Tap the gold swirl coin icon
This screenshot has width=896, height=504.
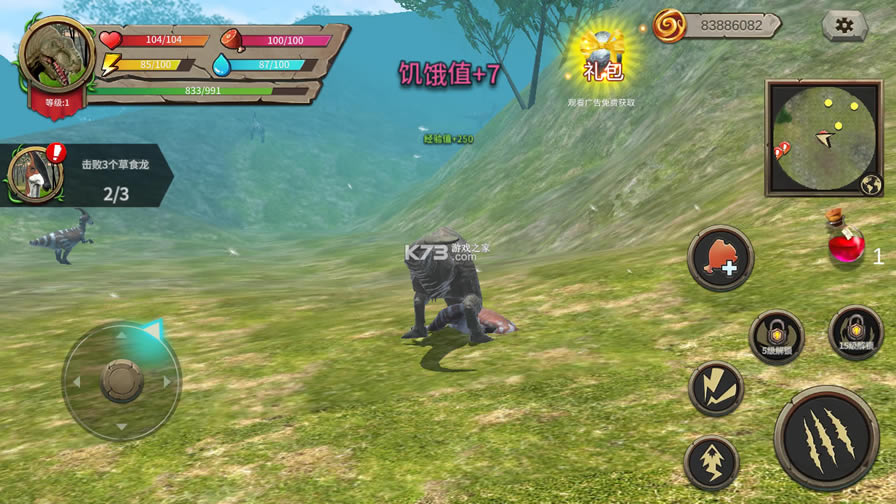tap(669, 25)
